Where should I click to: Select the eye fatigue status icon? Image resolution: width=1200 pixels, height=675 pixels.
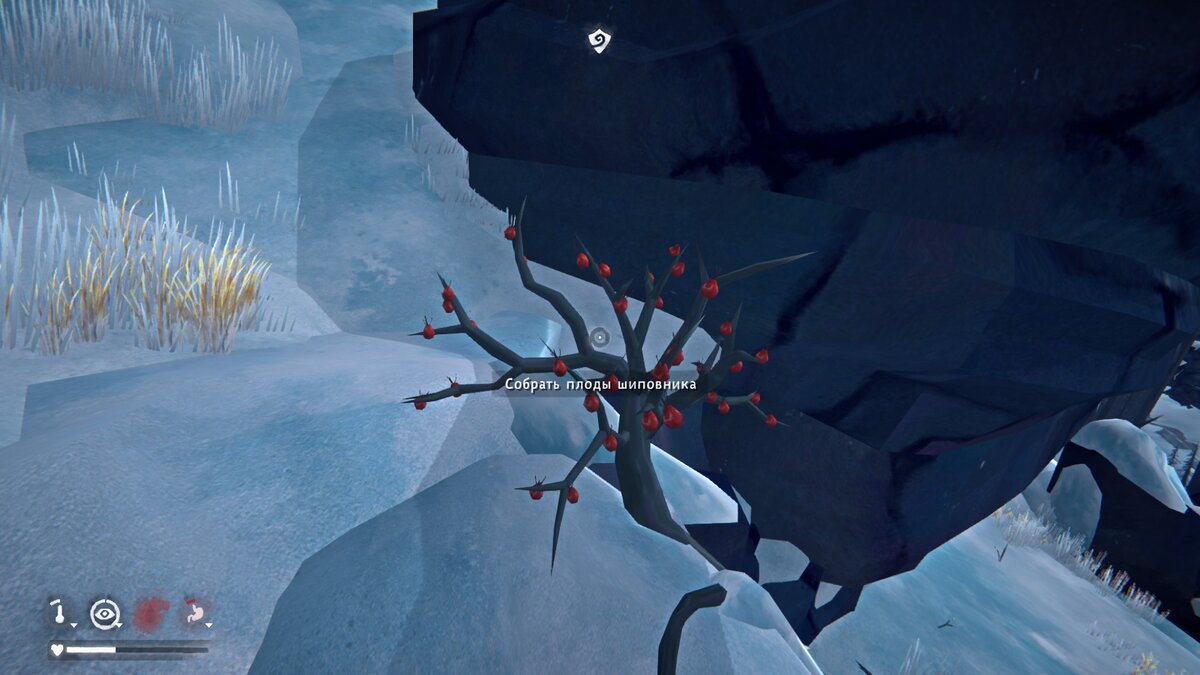pyautogui.click(x=105, y=613)
